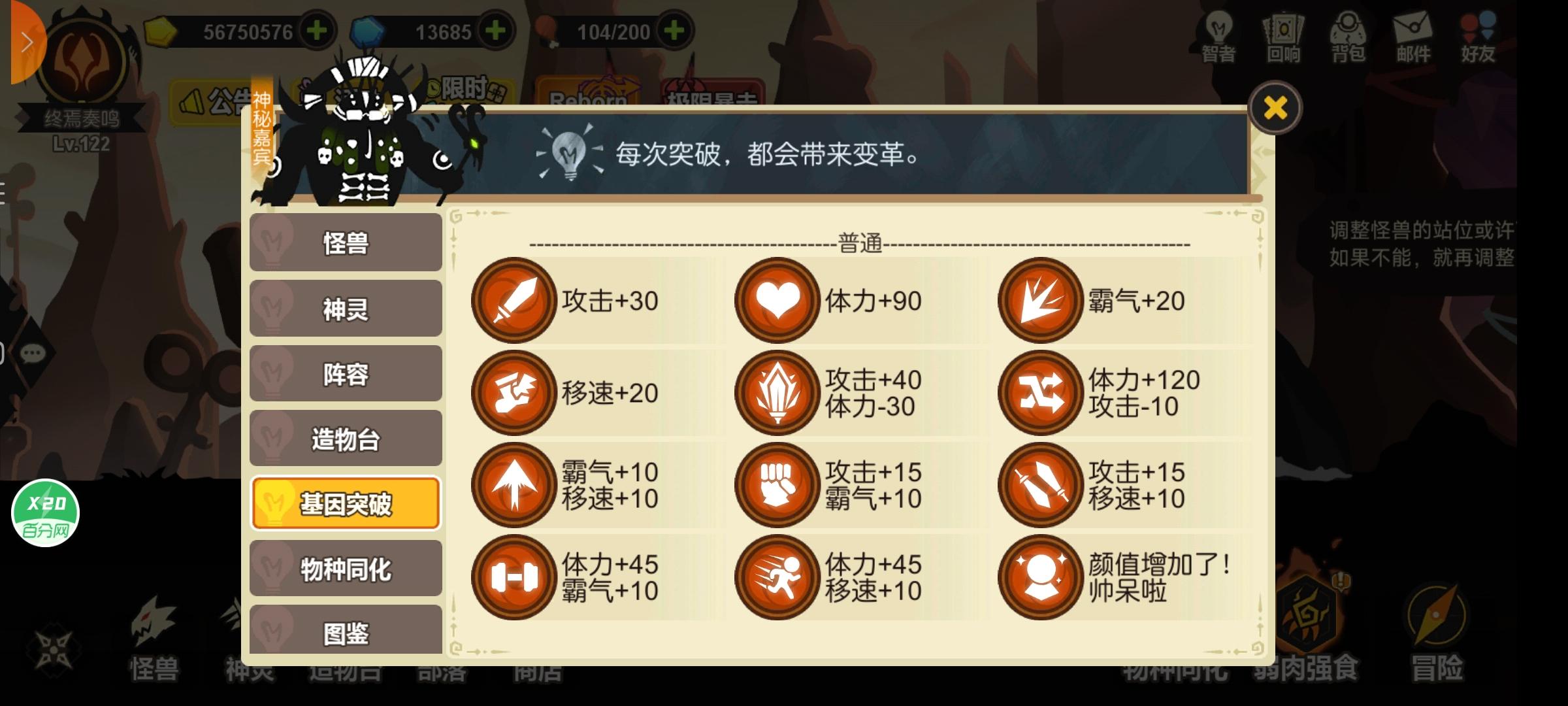Expand the left edge arrow panel
The width and height of the screenshot is (1568, 706).
(x=26, y=41)
